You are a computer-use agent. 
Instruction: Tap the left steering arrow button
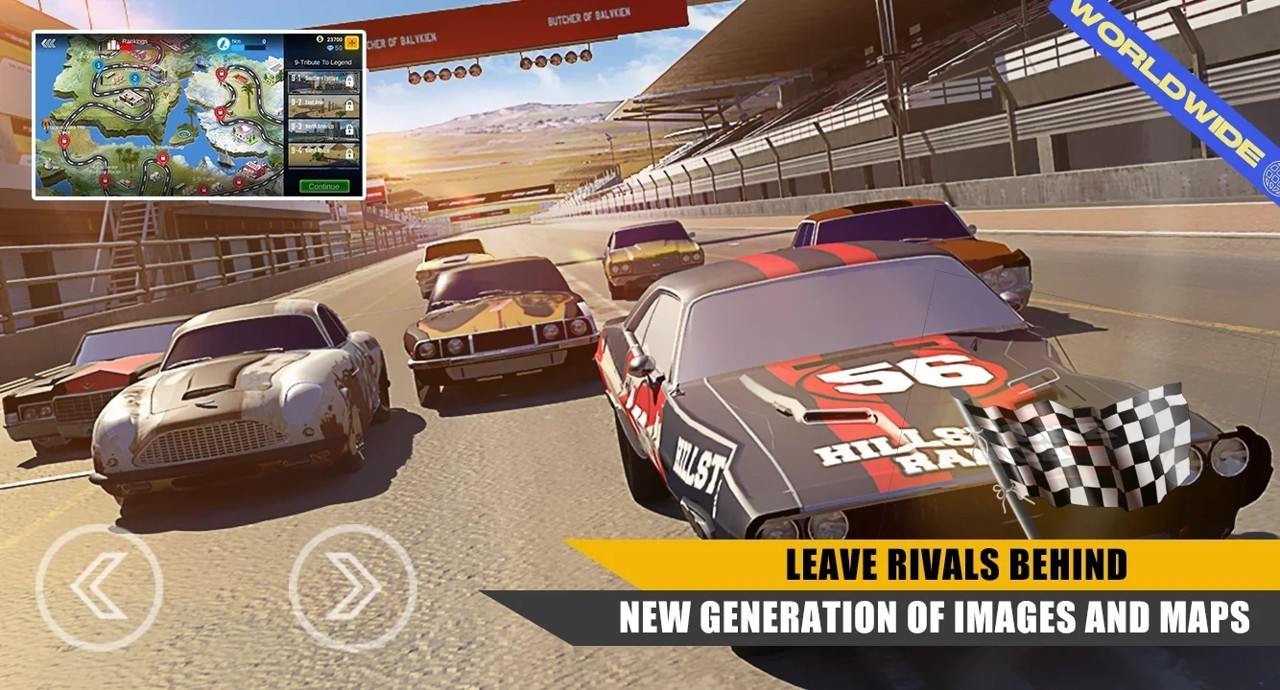(x=98, y=588)
